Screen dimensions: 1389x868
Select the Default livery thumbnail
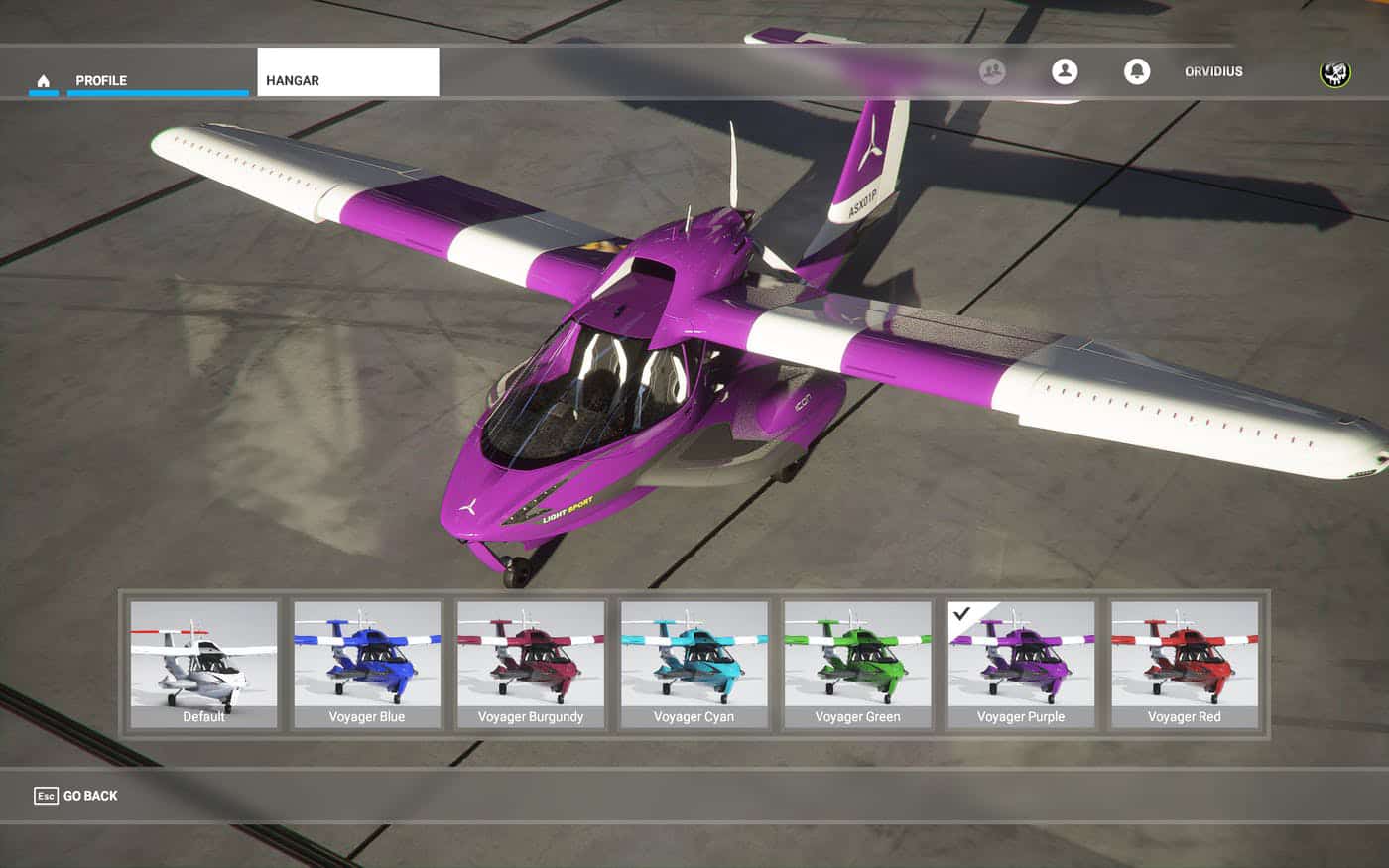(203, 664)
